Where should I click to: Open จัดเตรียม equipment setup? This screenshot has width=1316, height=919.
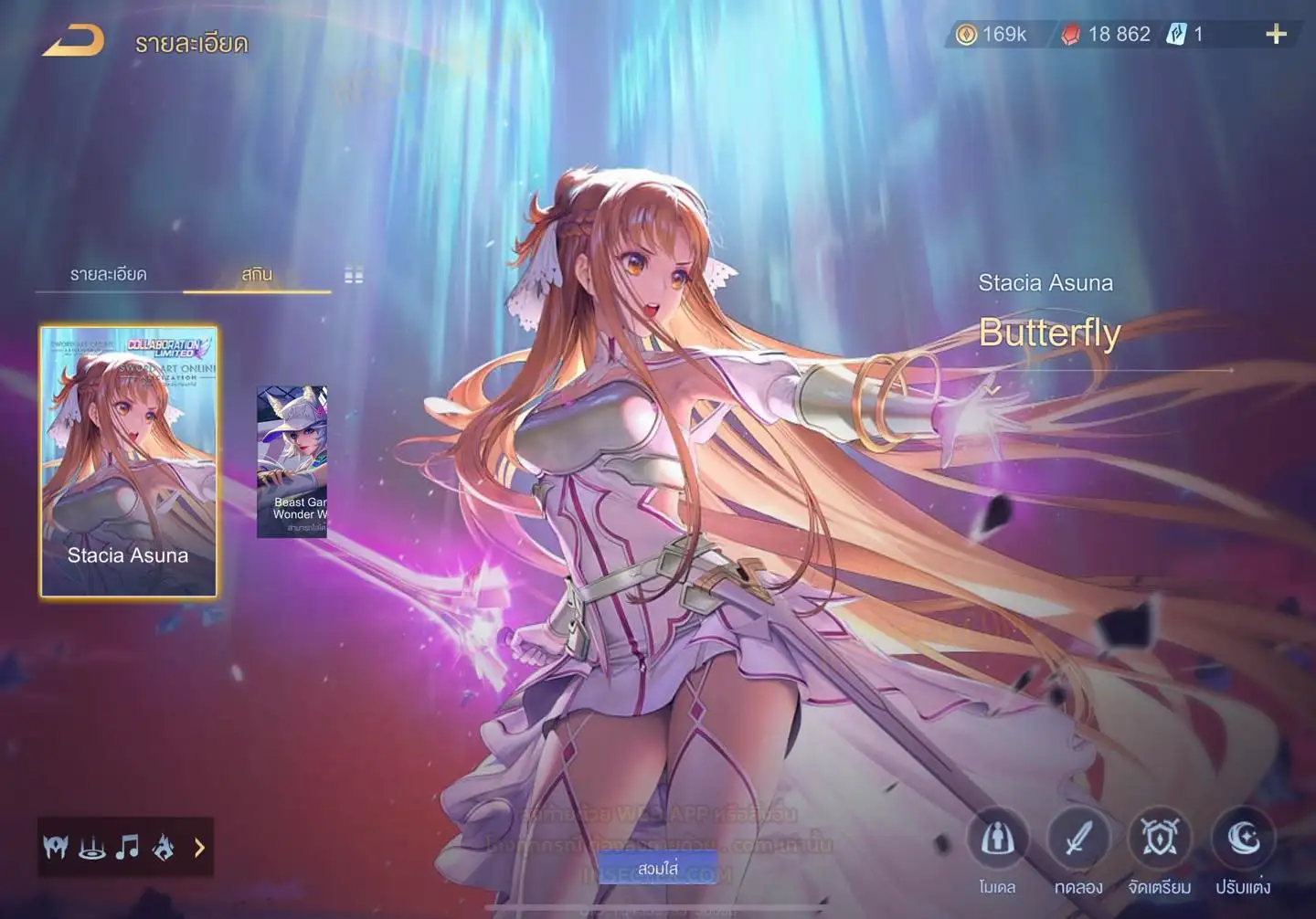pyautogui.click(x=1160, y=840)
